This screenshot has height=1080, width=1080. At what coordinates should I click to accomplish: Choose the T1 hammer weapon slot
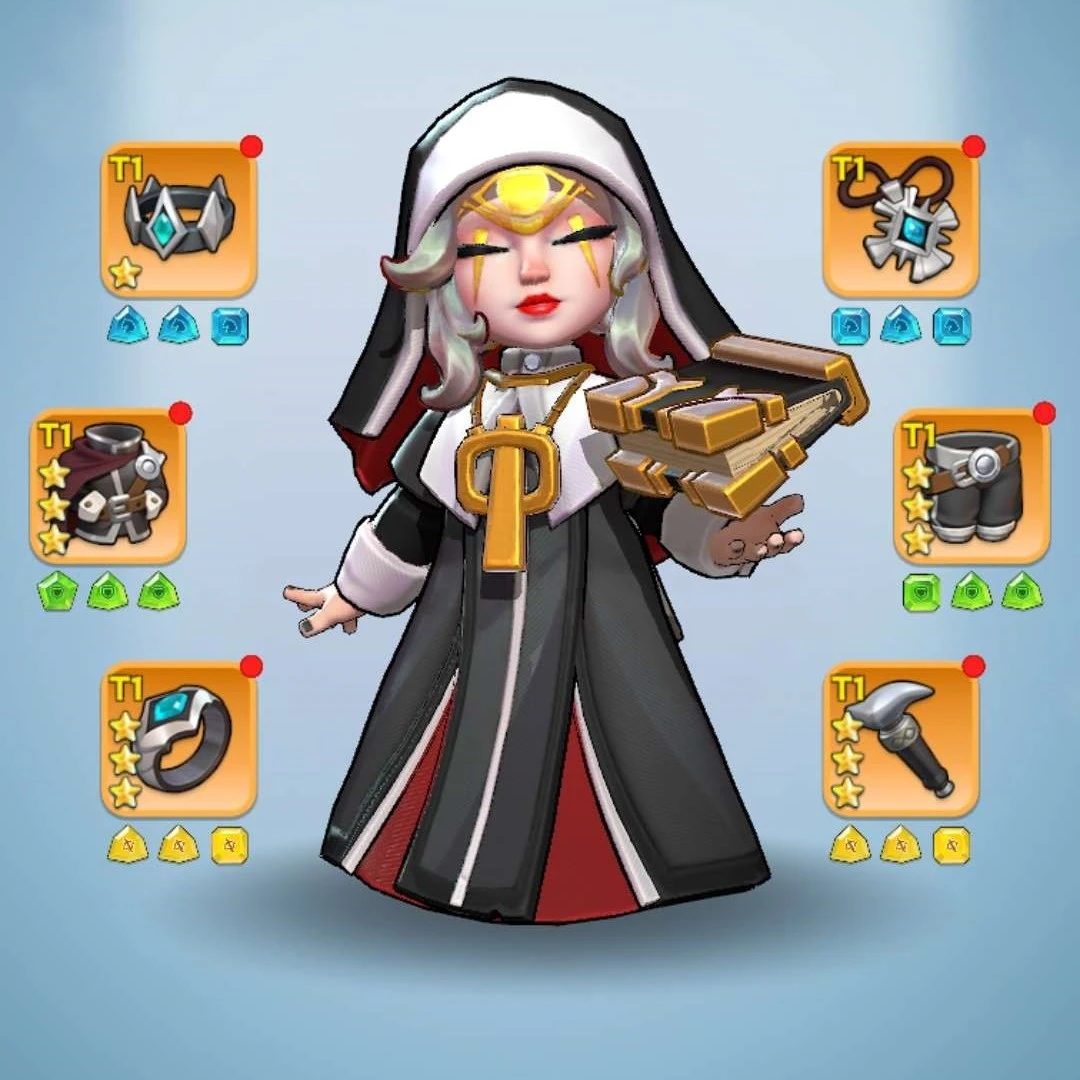point(900,739)
